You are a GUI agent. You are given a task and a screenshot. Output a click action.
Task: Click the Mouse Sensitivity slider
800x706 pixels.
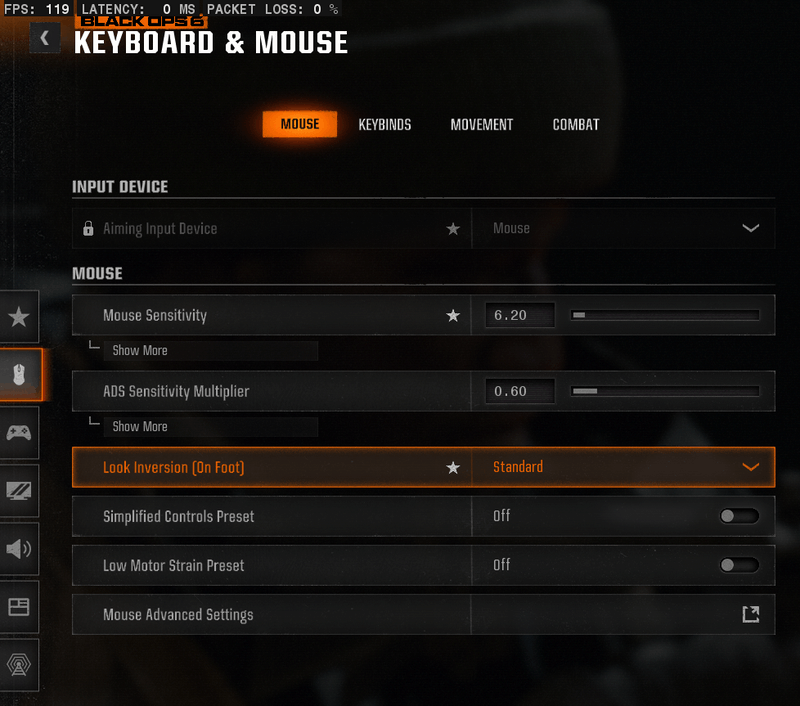point(665,315)
